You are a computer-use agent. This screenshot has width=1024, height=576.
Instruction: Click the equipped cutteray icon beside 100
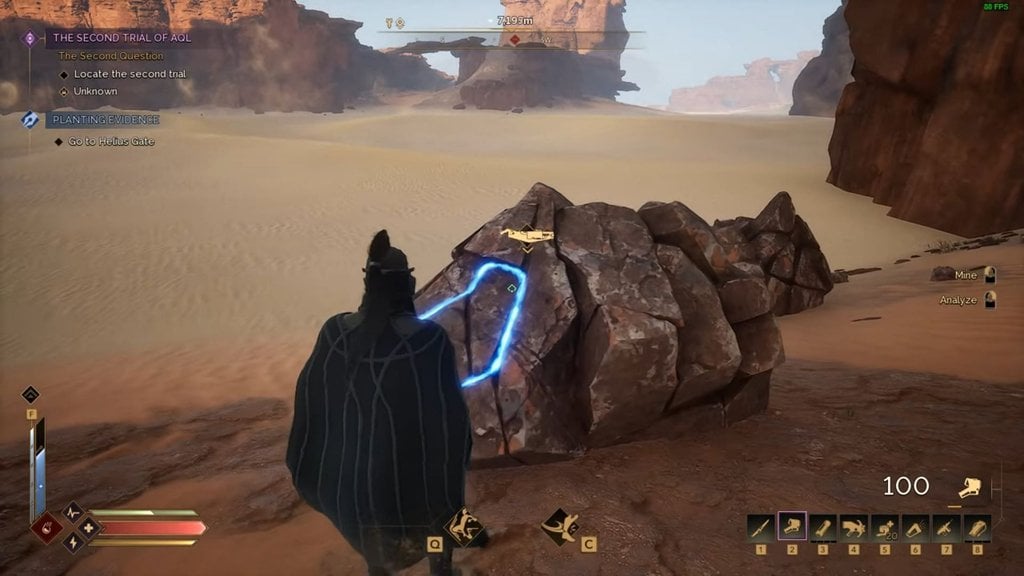coord(968,488)
